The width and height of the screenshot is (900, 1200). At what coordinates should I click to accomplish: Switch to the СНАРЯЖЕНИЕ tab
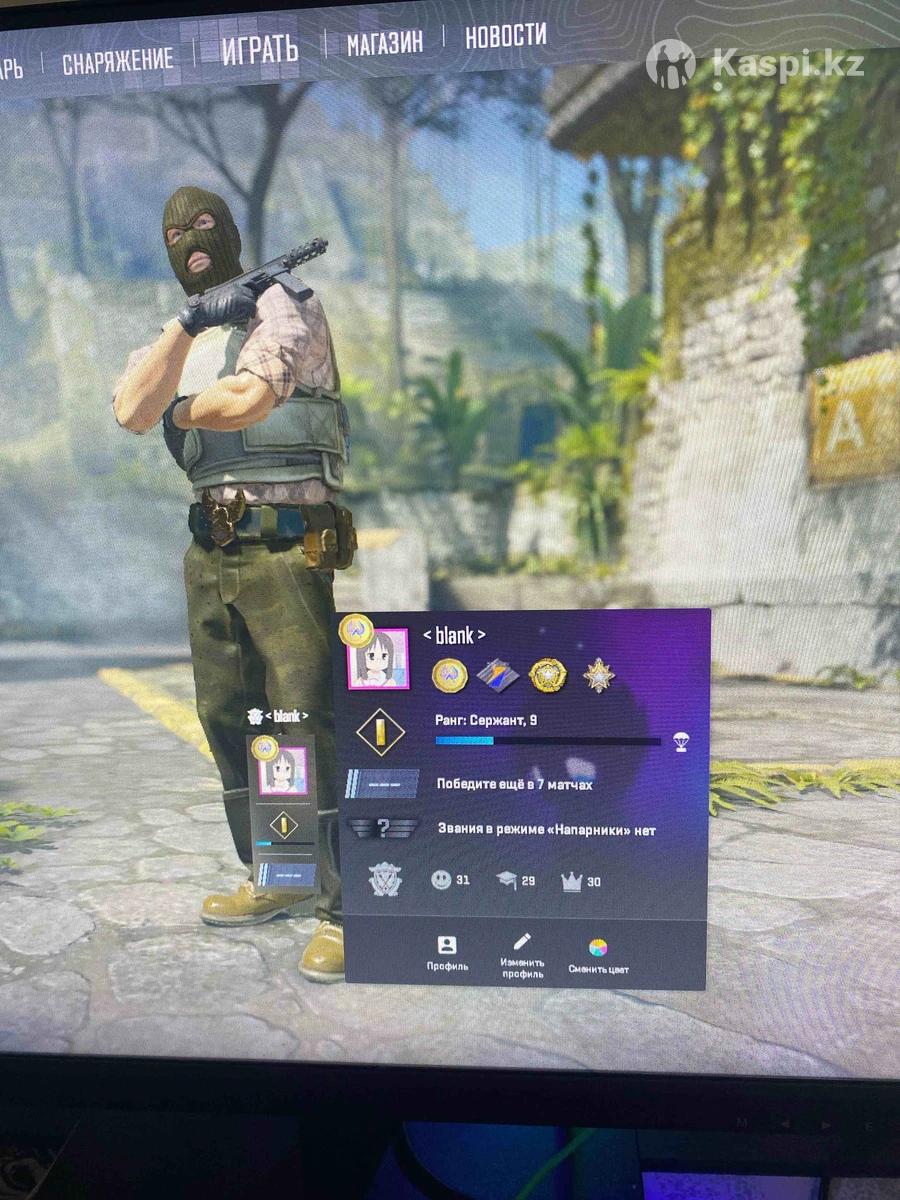(x=117, y=62)
